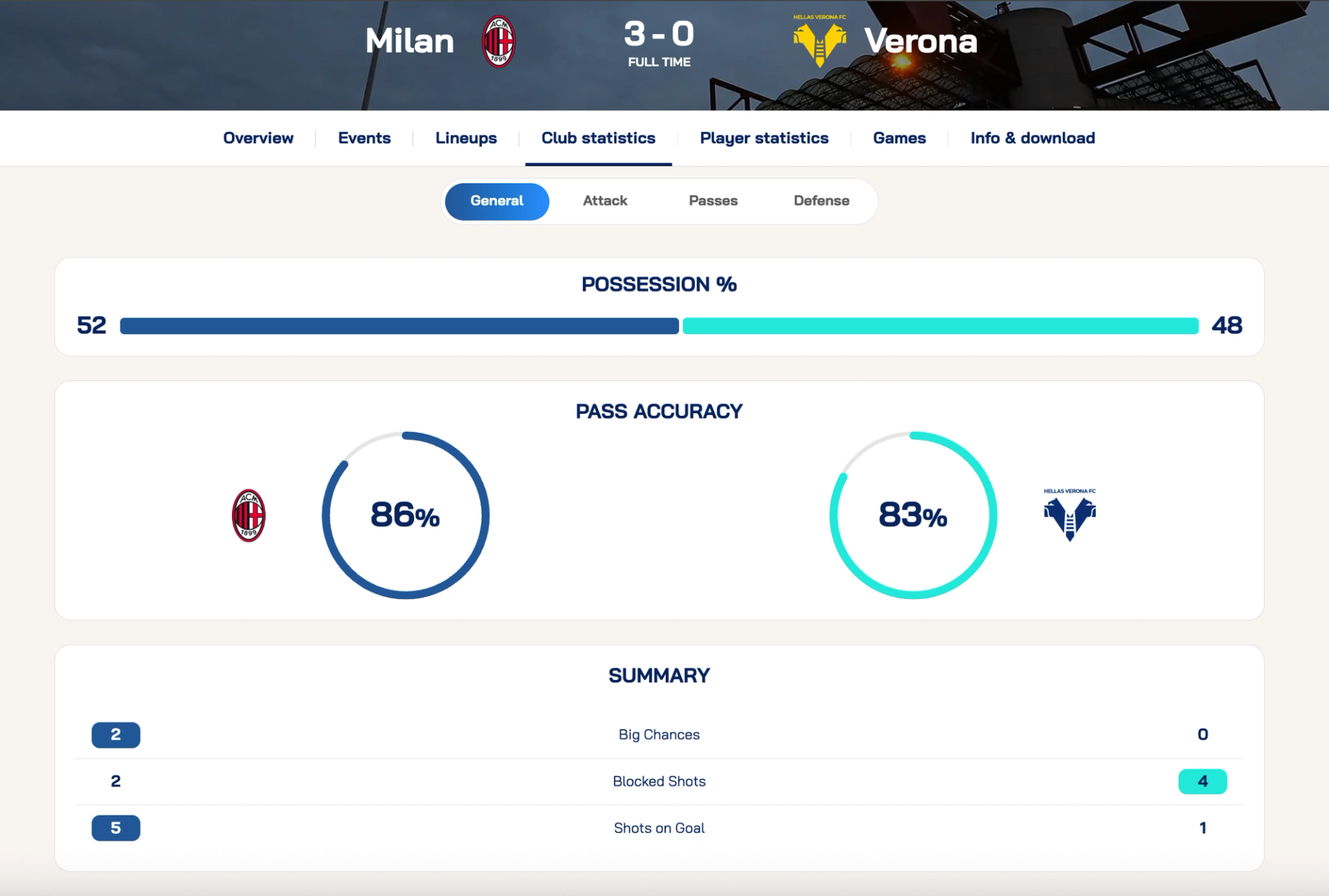
Task: Open the Lineups tab
Action: [465, 138]
